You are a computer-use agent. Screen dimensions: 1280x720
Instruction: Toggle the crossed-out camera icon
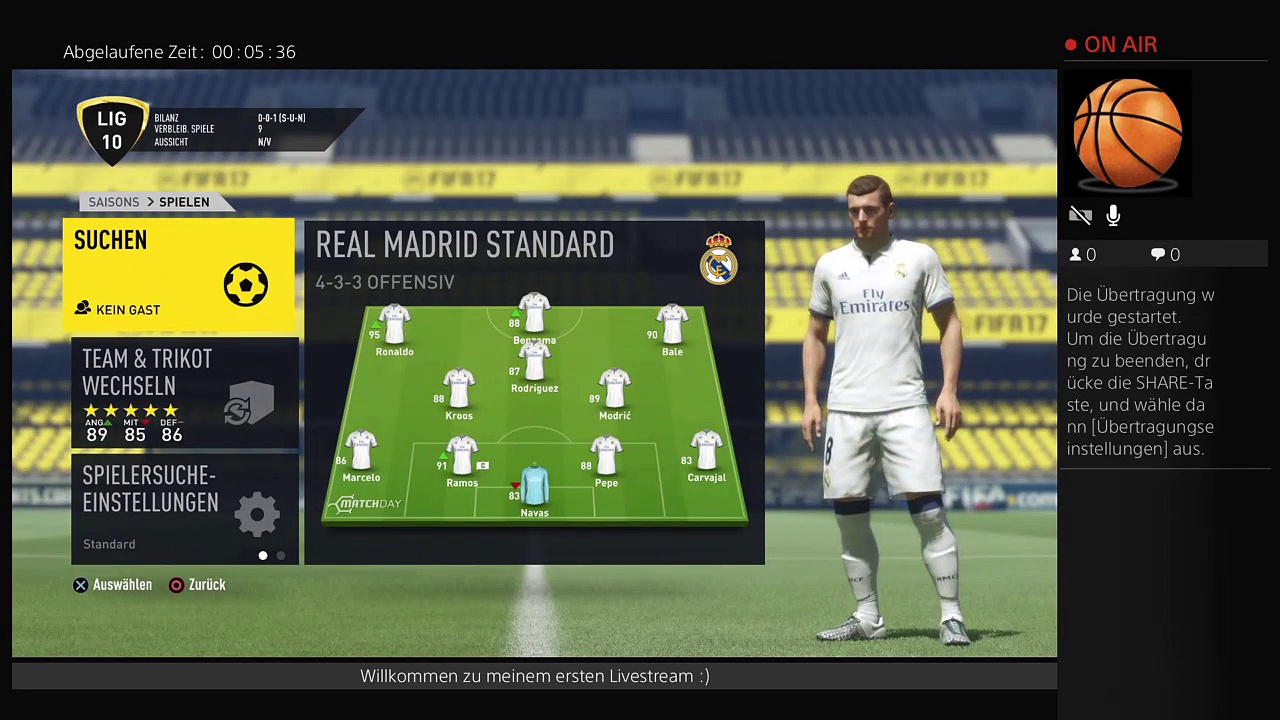pos(1080,216)
